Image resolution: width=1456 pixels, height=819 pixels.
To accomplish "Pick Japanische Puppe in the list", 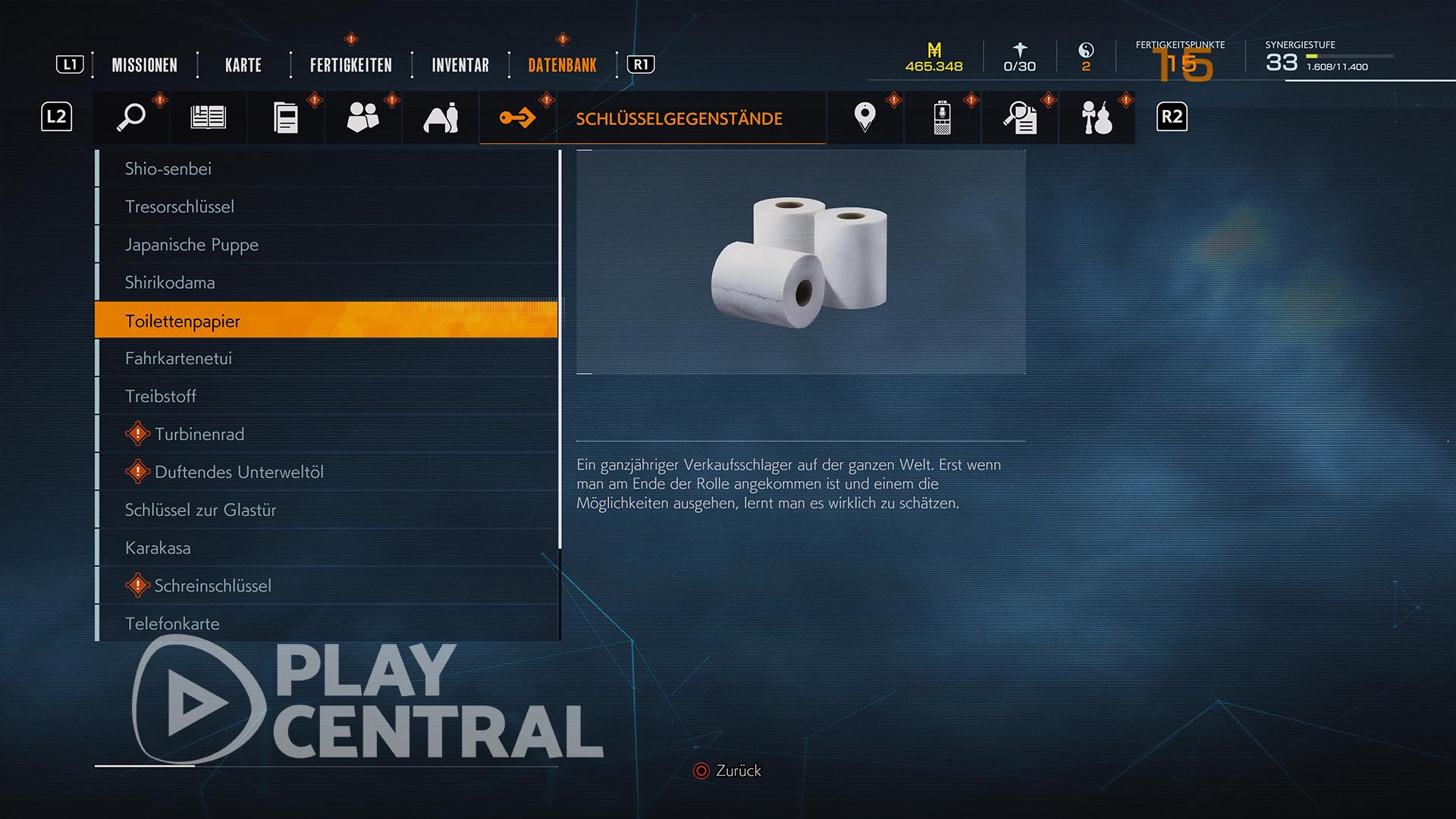I will point(192,244).
